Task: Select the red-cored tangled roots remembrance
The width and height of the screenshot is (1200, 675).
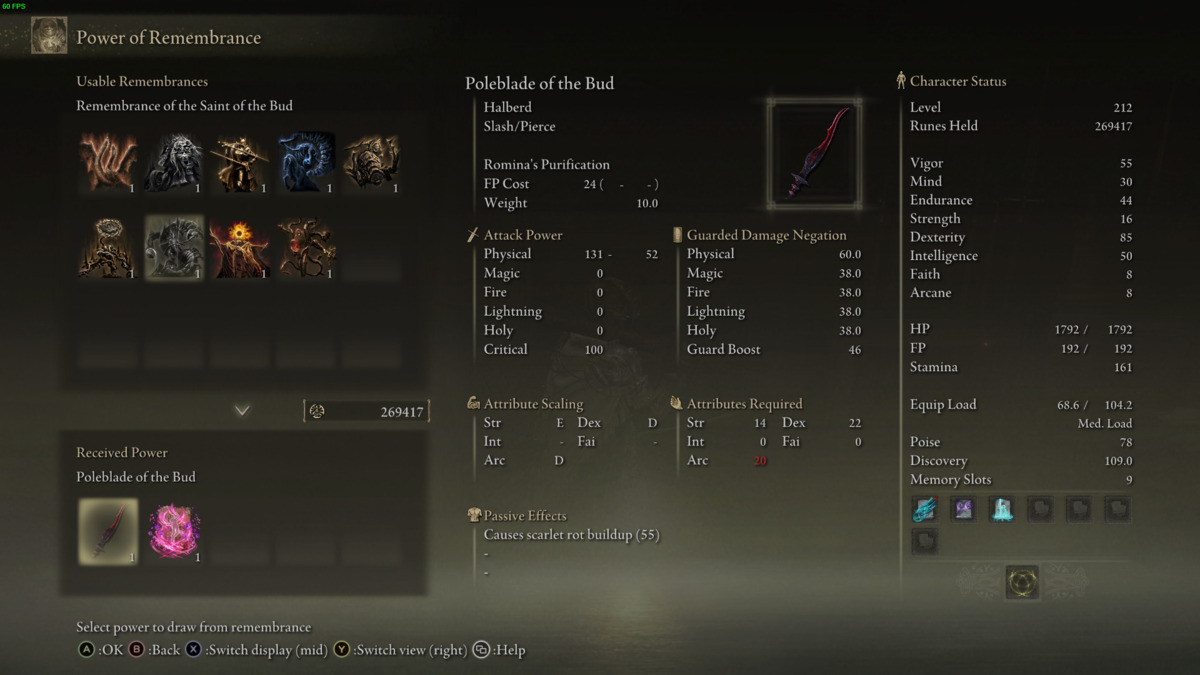Action: click(x=306, y=247)
